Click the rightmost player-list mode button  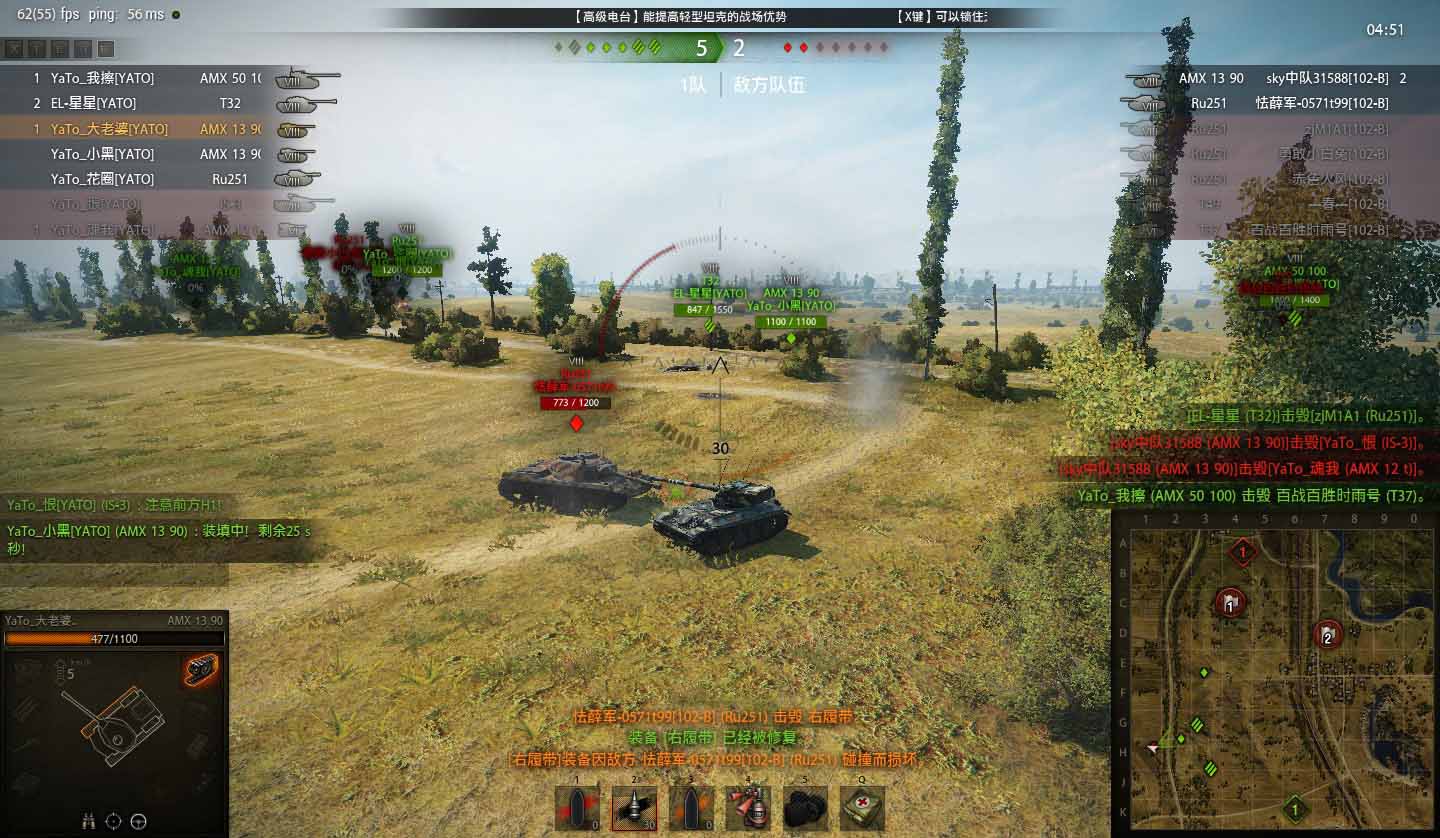pos(106,49)
